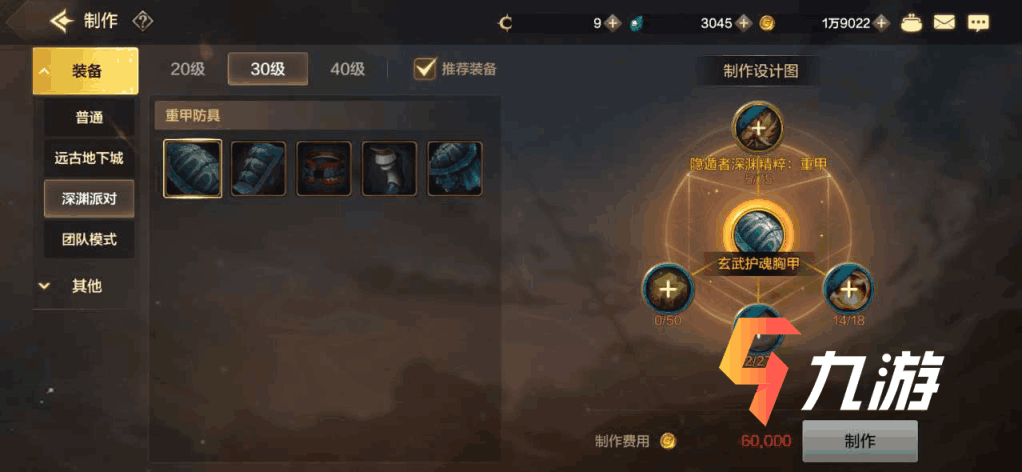Image resolution: width=1022 pixels, height=472 pixels.
Task: Select the red belt armor slot
Action: (x=324, y=168)
